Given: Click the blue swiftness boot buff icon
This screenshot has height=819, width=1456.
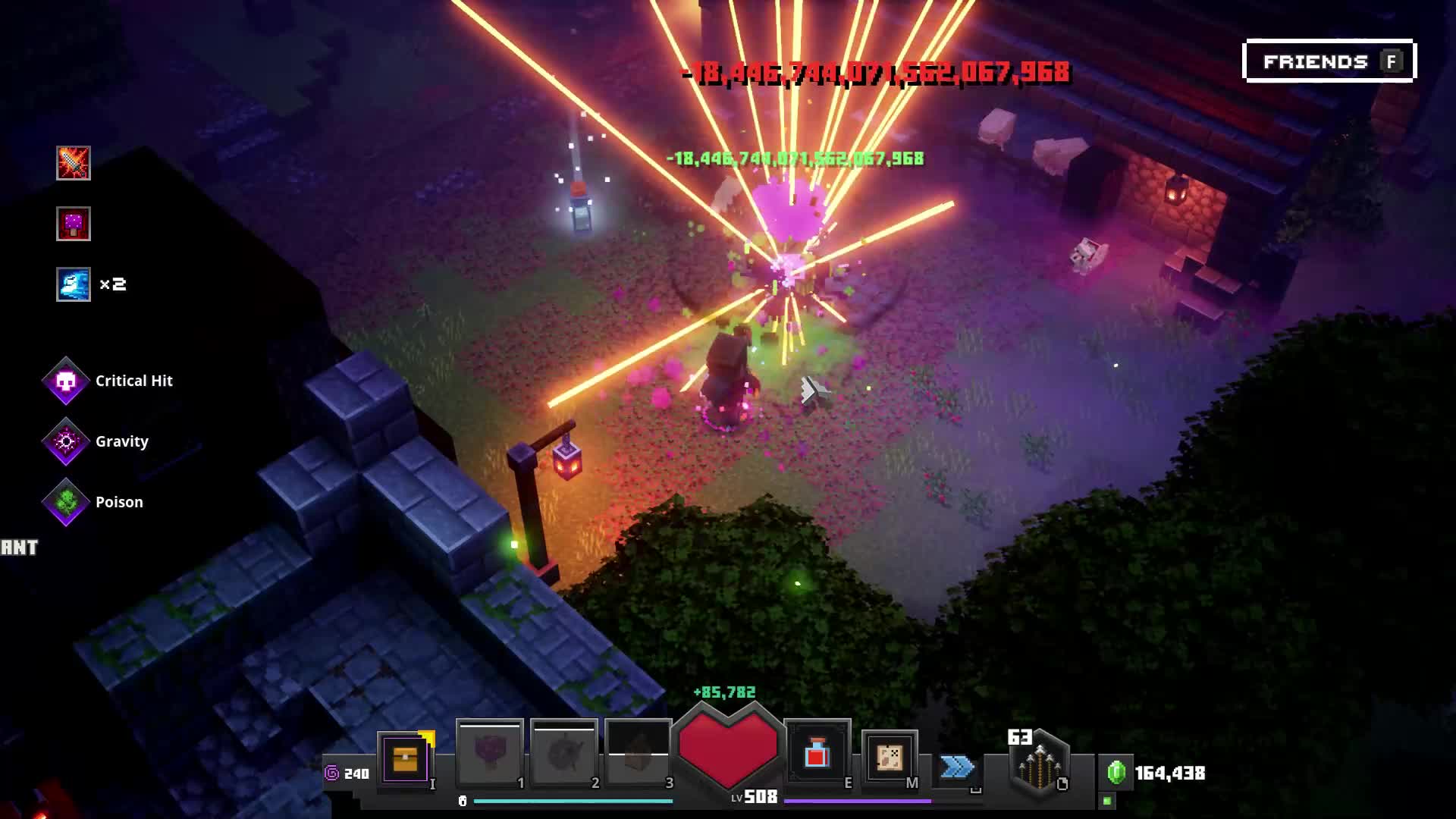Looking at the screenshot, I should (x=74, y=284).
